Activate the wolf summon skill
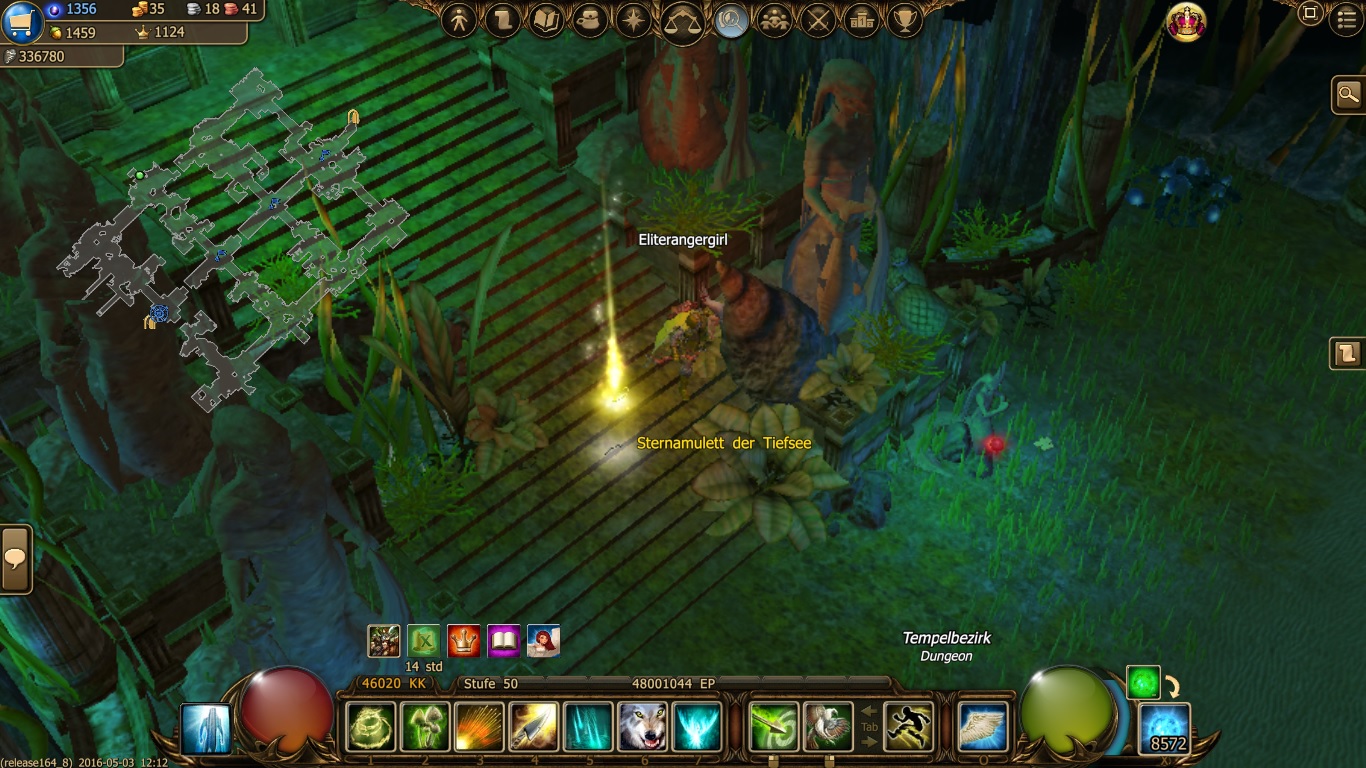The width and height of the screenshot is (1366, 768). click(x=643, y=727)
